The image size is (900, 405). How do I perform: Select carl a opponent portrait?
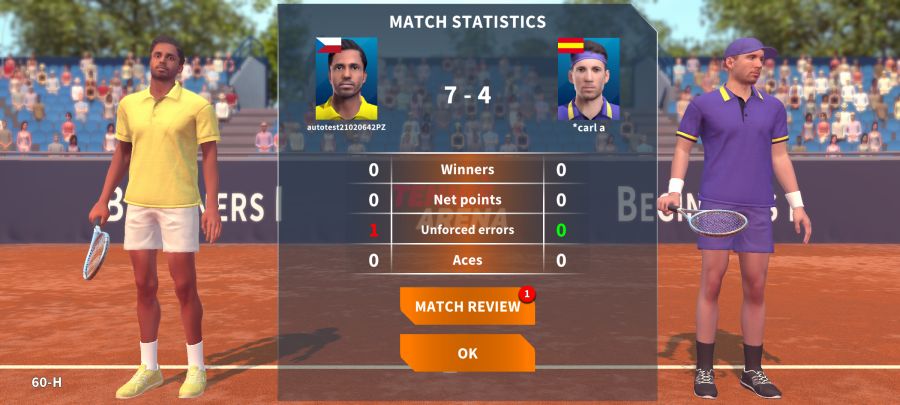(588, 79)
